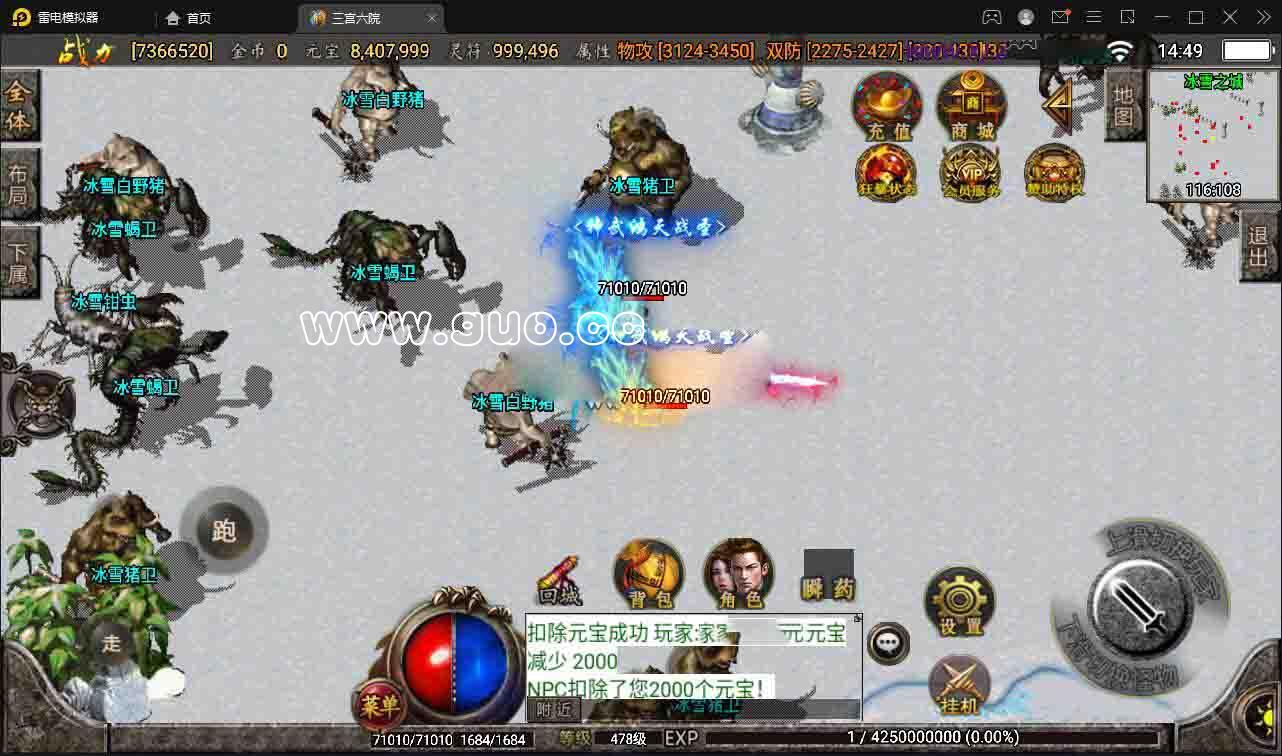Enable 挂机 auto-hunt mode

tap(959, 686)
